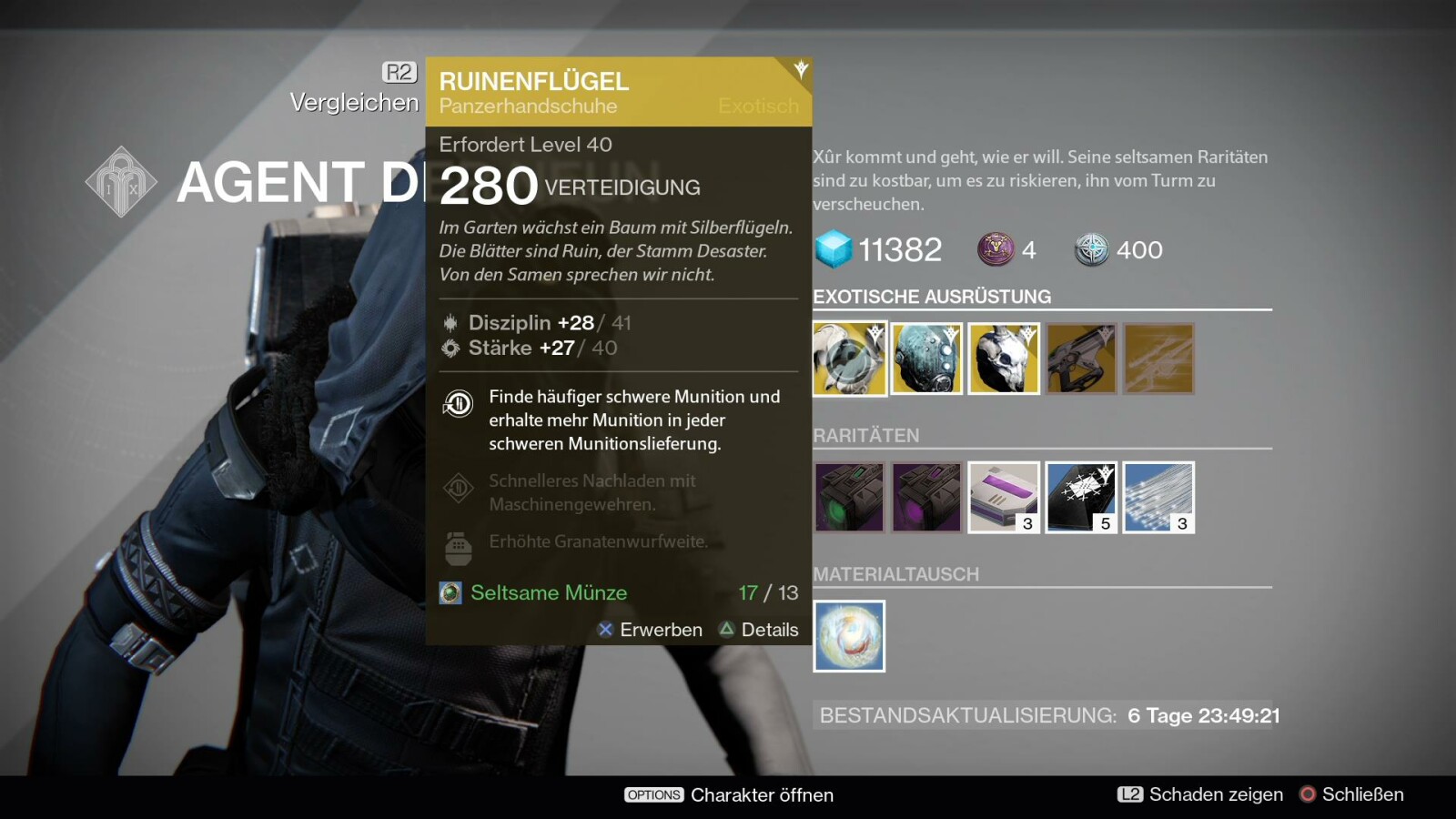Screen dimensions: 1456x819
Task: Click Schließen to close the vendor
Action: click(x=1351, y=794)
